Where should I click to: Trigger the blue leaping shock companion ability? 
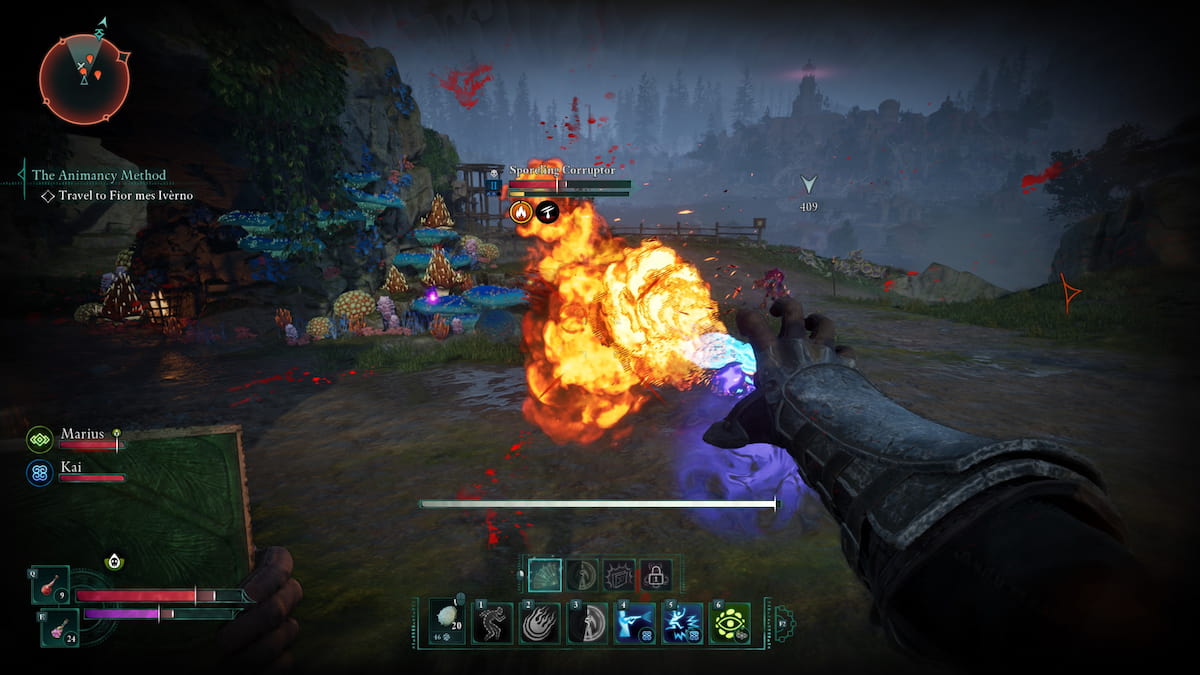(682, 623)
